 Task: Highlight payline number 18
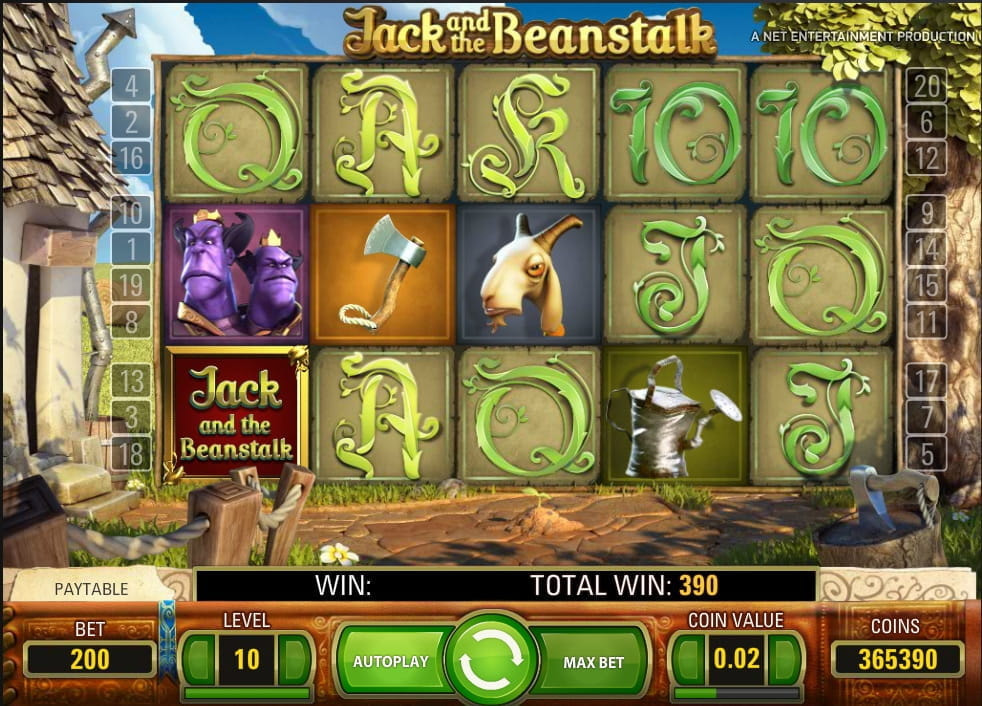point(132,452)
